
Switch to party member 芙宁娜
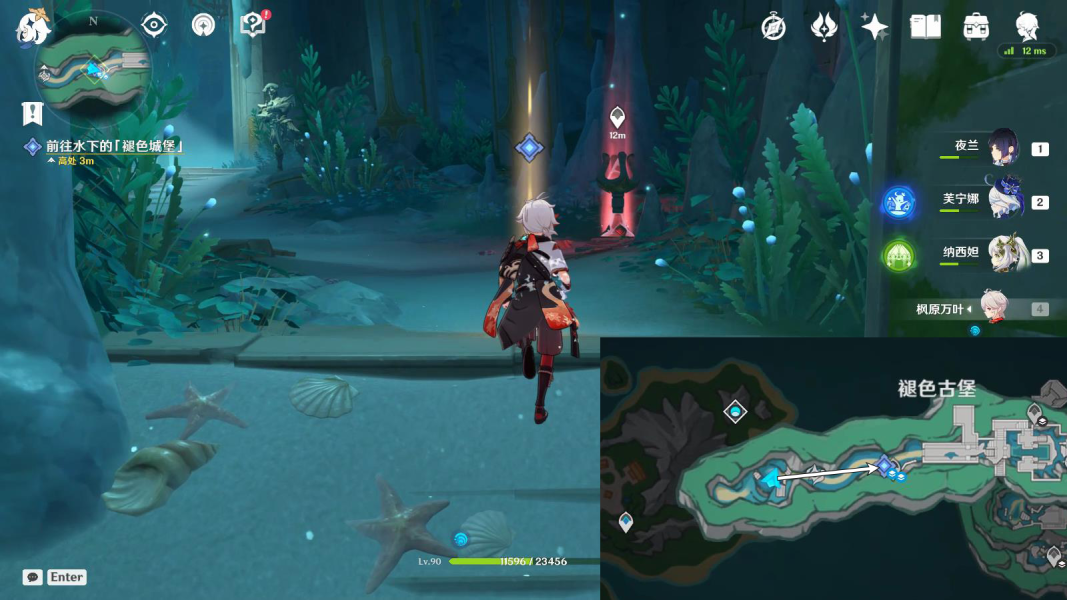coord(1003,201)
